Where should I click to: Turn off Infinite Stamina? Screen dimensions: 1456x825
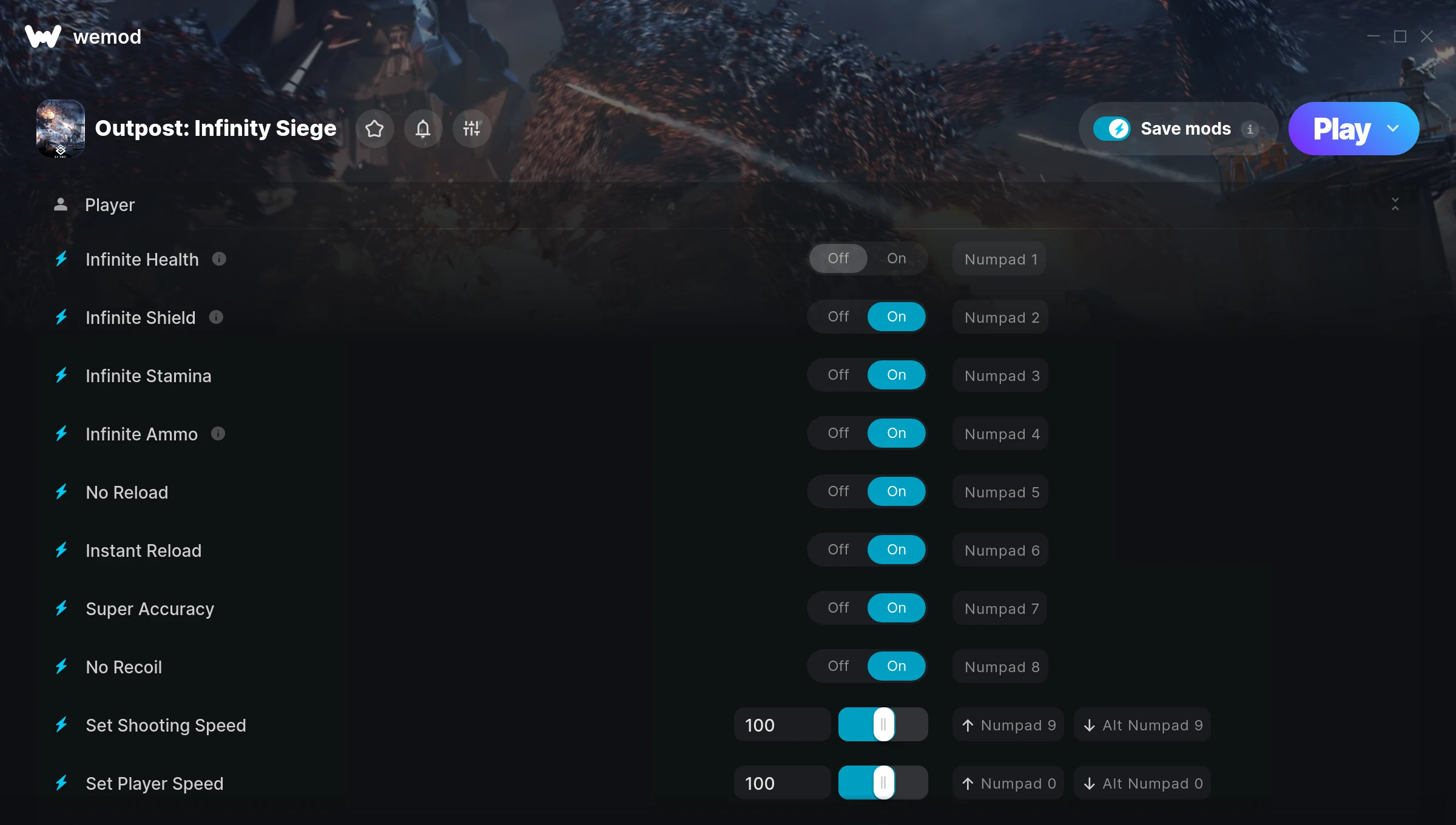[838, 375]
